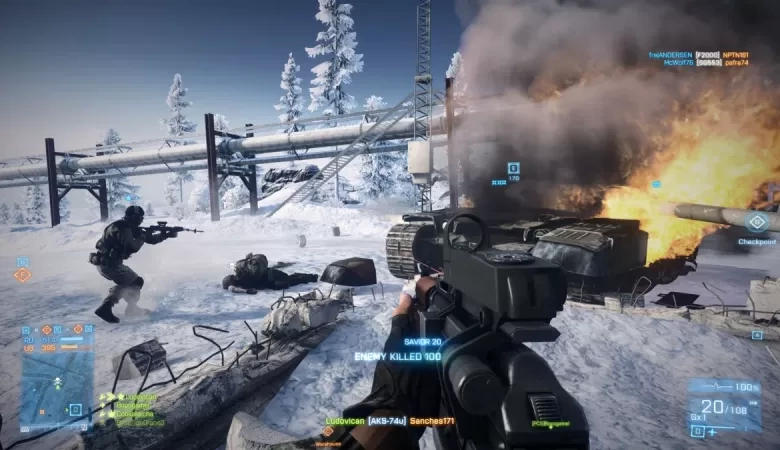Image resolution: width=780 pixels, height=450 pixels.
Task: Click the orange objective diamond above the minimap
Action: (x=21, y=275)
